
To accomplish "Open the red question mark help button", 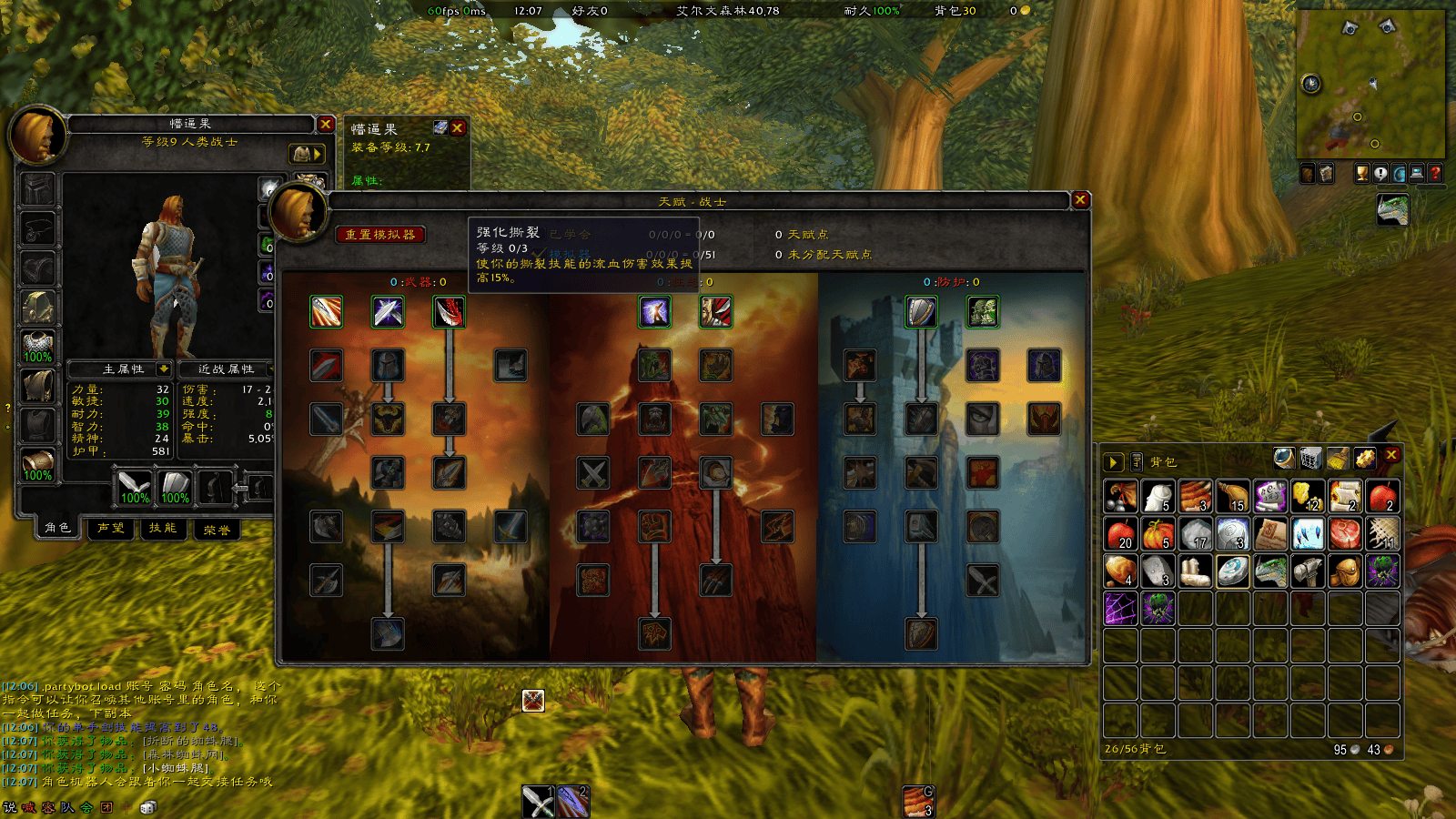I will [1435, 173].
